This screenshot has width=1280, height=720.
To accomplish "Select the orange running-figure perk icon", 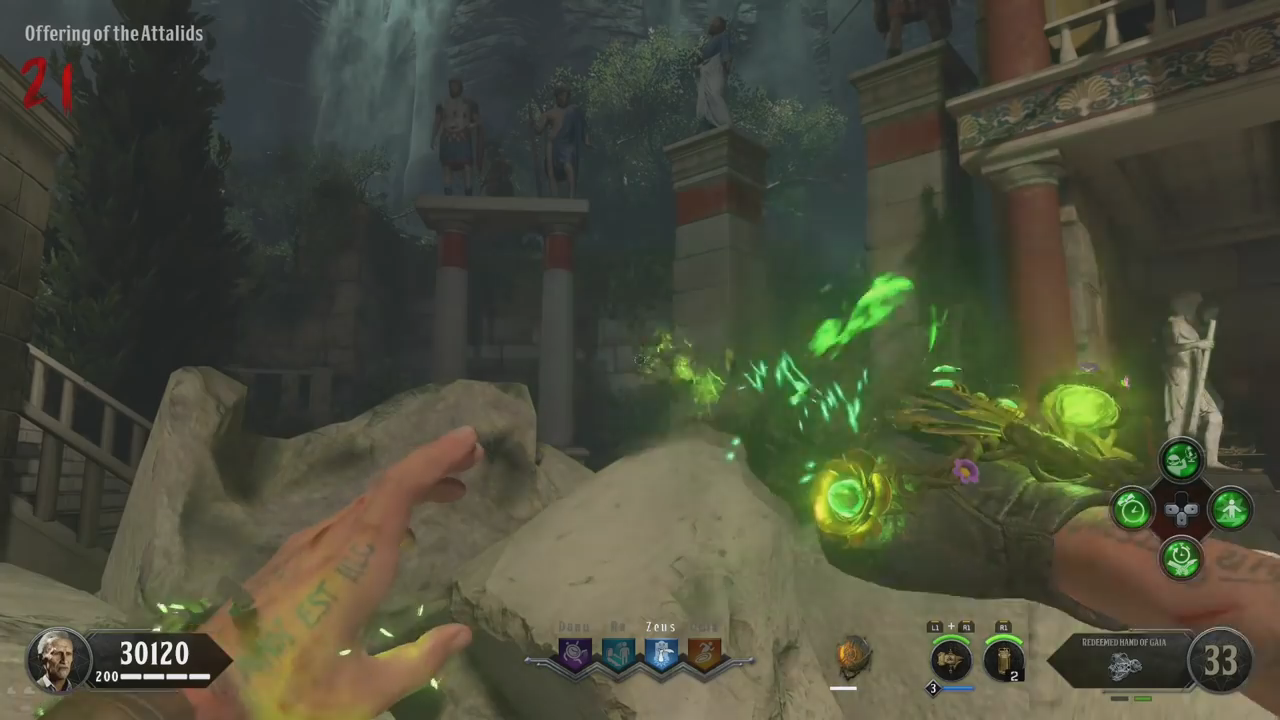I will (x=704, y=654).
